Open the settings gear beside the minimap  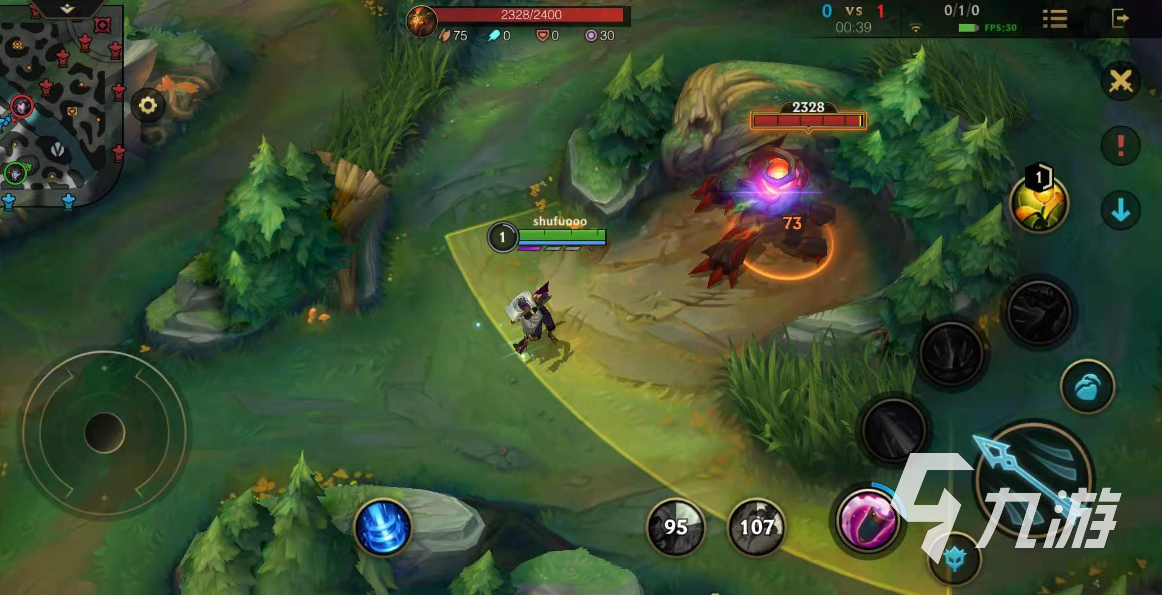click(148, 105)
